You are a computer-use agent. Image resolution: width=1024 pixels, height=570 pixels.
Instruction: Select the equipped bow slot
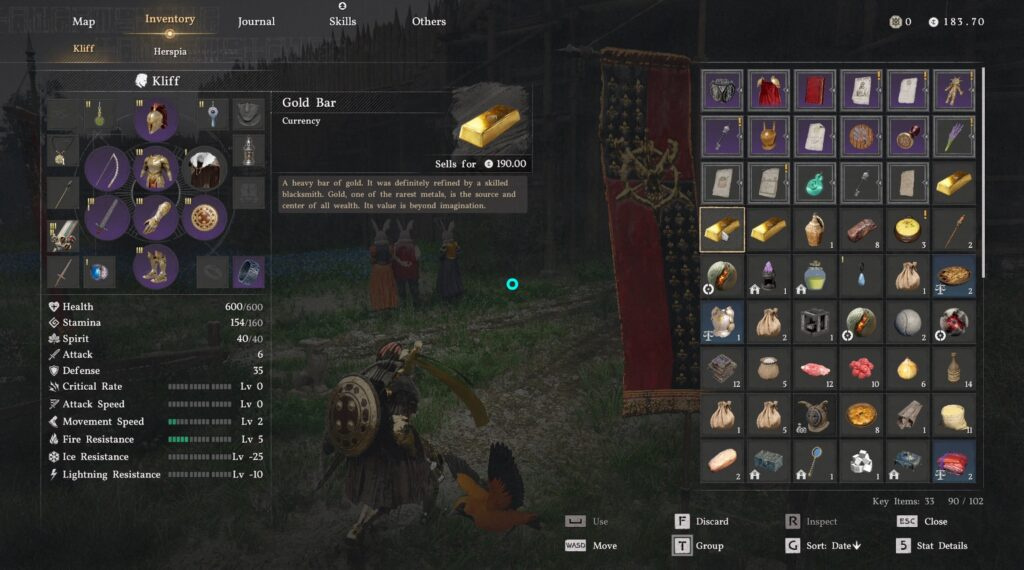107,169
